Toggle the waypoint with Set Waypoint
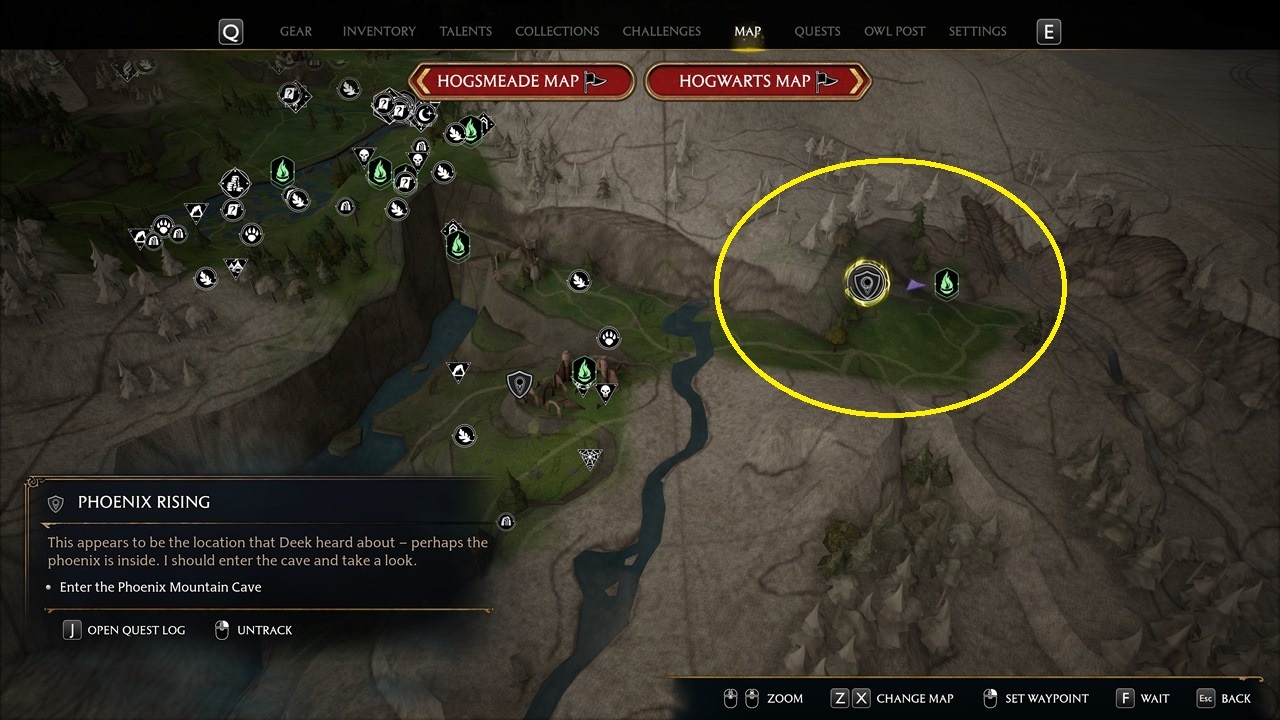 click(1037, 697)
